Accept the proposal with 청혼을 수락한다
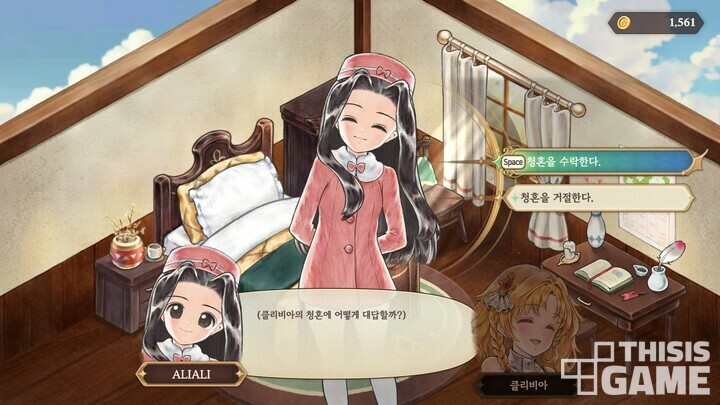This screenshot has height=405, width=720. 596,161
